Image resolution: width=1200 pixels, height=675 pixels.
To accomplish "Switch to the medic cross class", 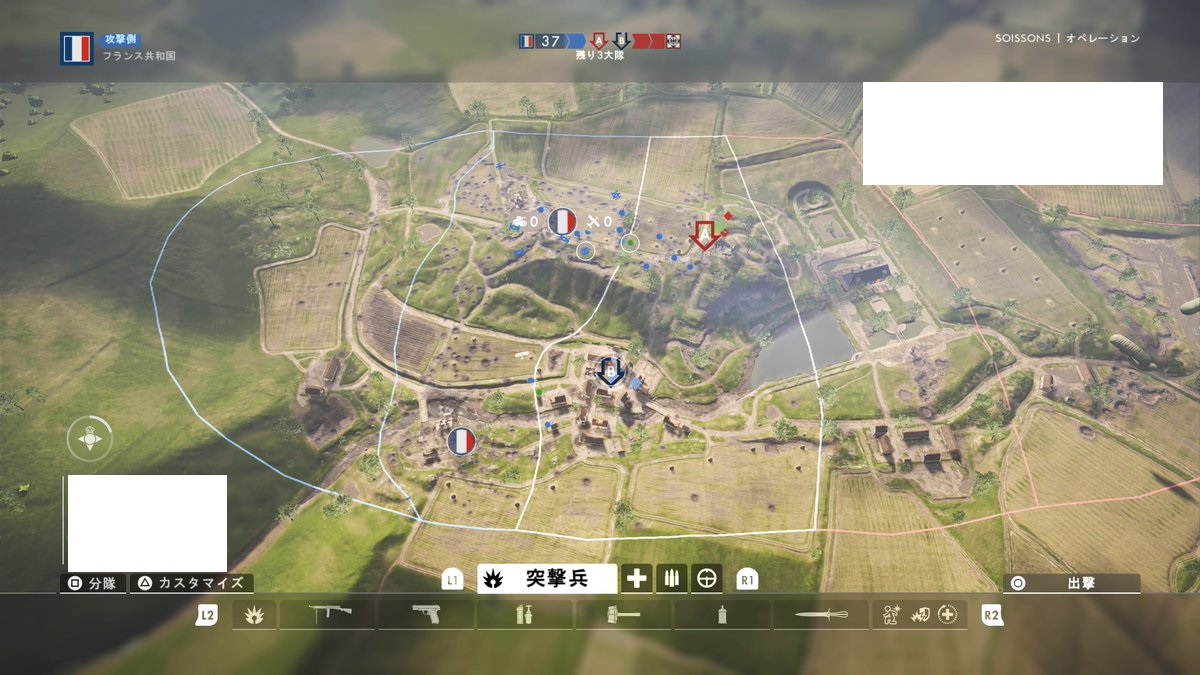I will [637, 578].
